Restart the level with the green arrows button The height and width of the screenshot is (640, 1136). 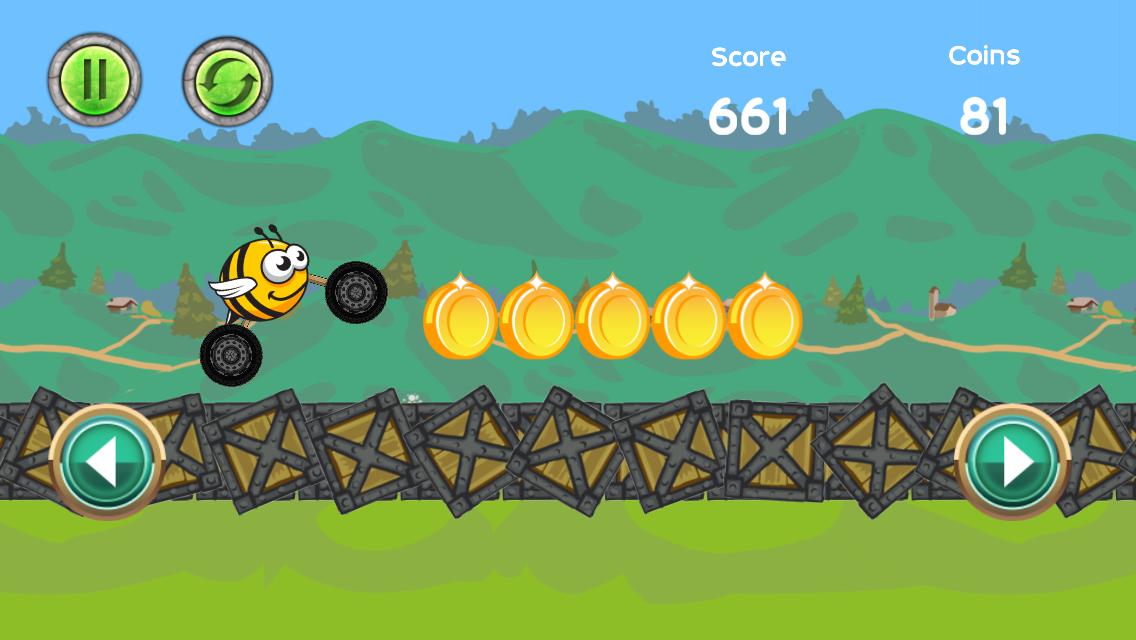227,82
